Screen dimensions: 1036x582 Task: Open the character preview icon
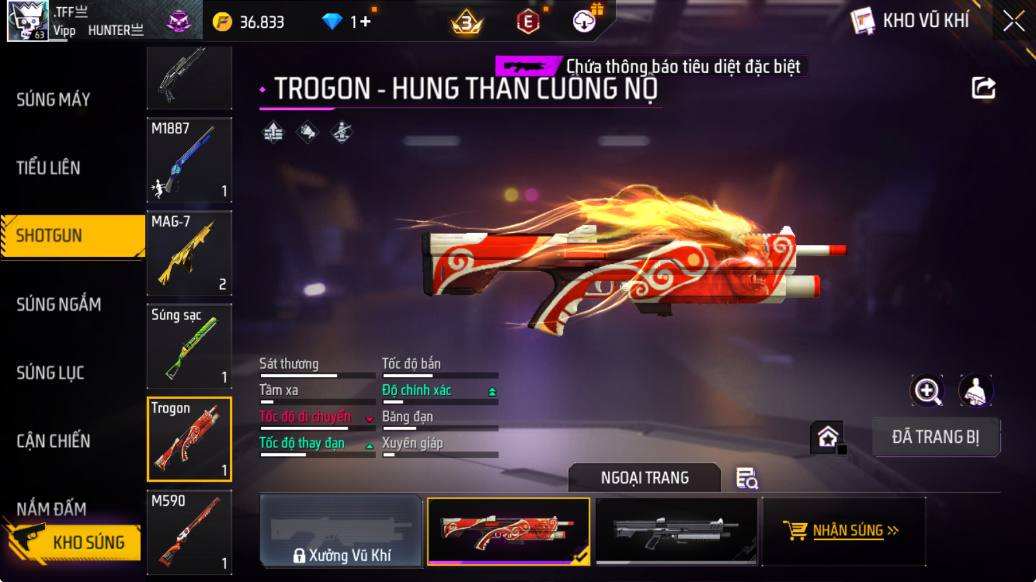pos(975,391)
